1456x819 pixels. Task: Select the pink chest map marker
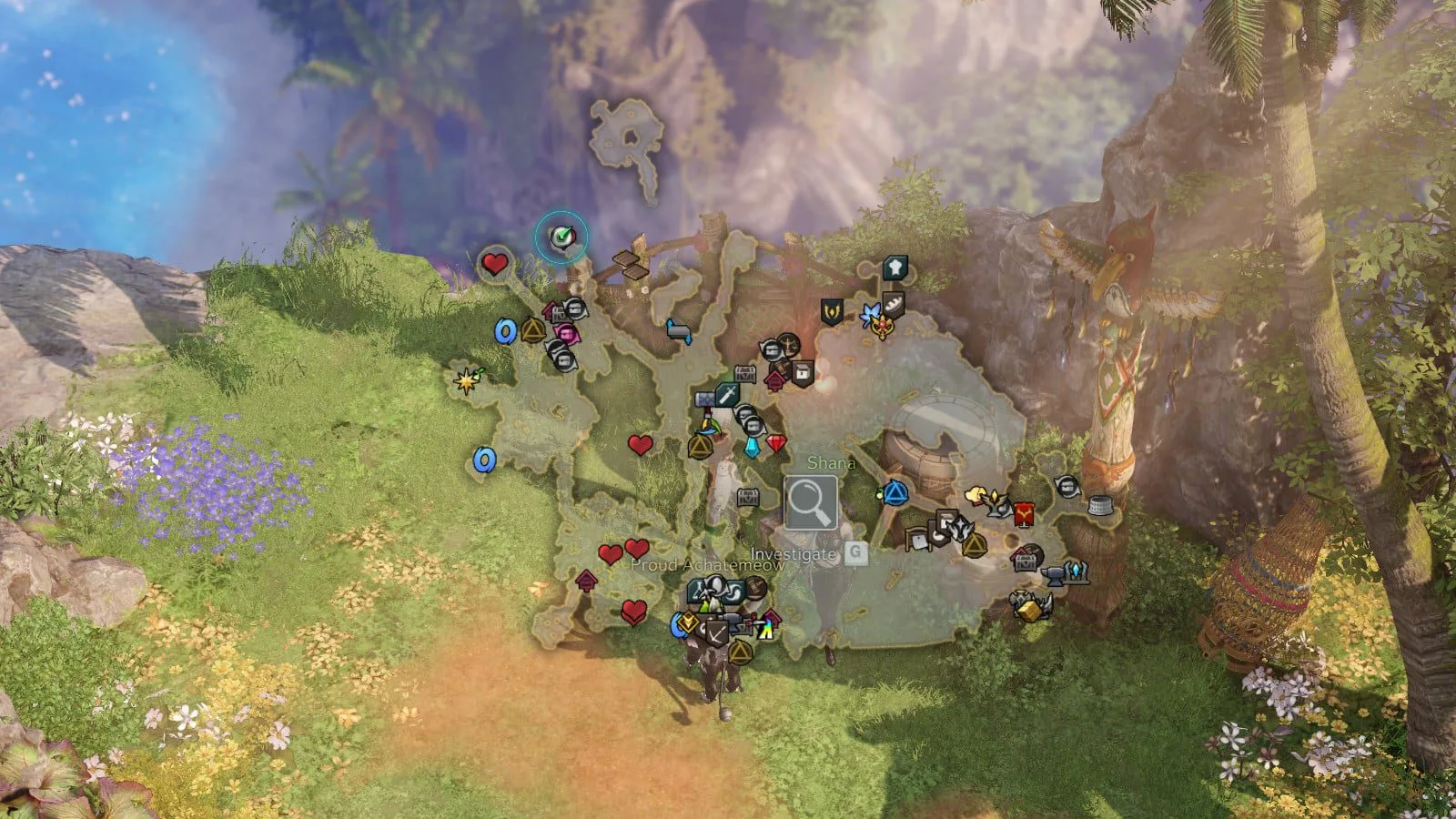pyautogui.click(x=566, y=334)
